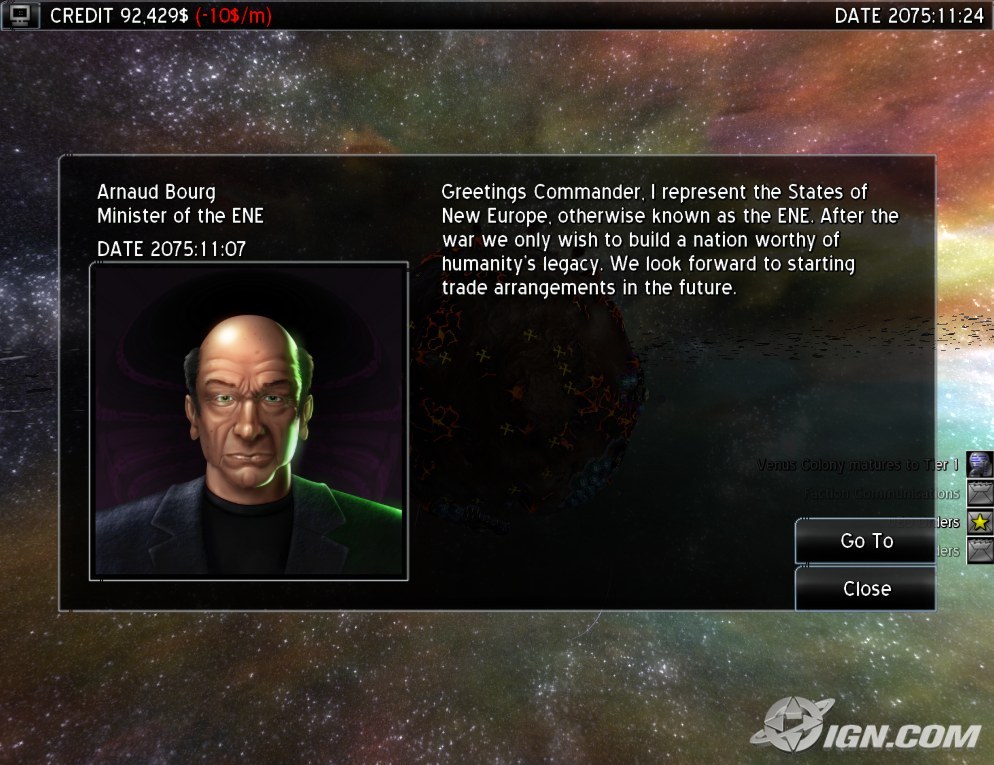Screen dimensions: 994x765
Task: Open the computer monitor menu icon
Action: point(21,15)
